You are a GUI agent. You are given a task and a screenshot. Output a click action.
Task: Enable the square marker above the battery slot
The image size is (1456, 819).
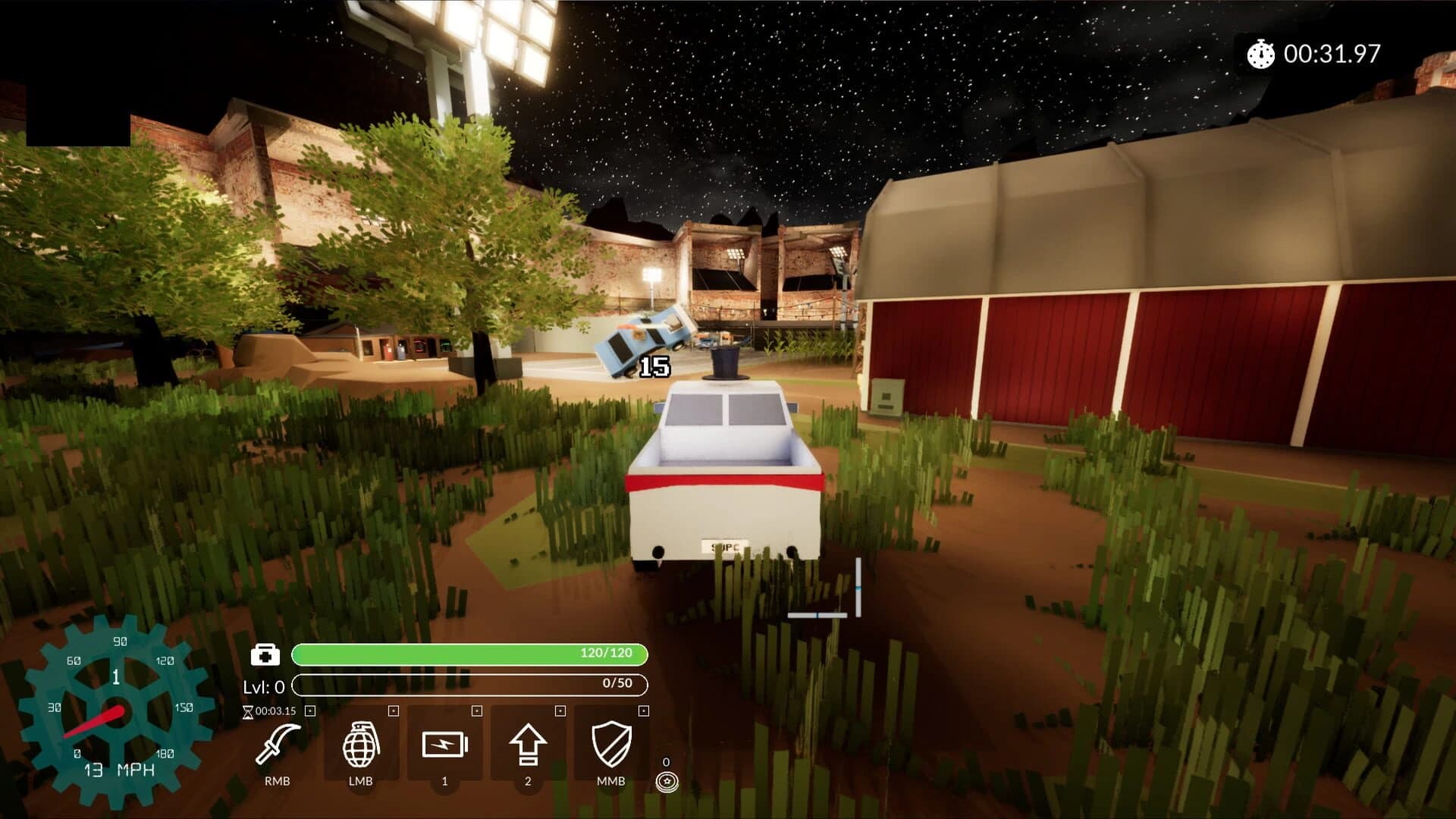coord(475,711)
